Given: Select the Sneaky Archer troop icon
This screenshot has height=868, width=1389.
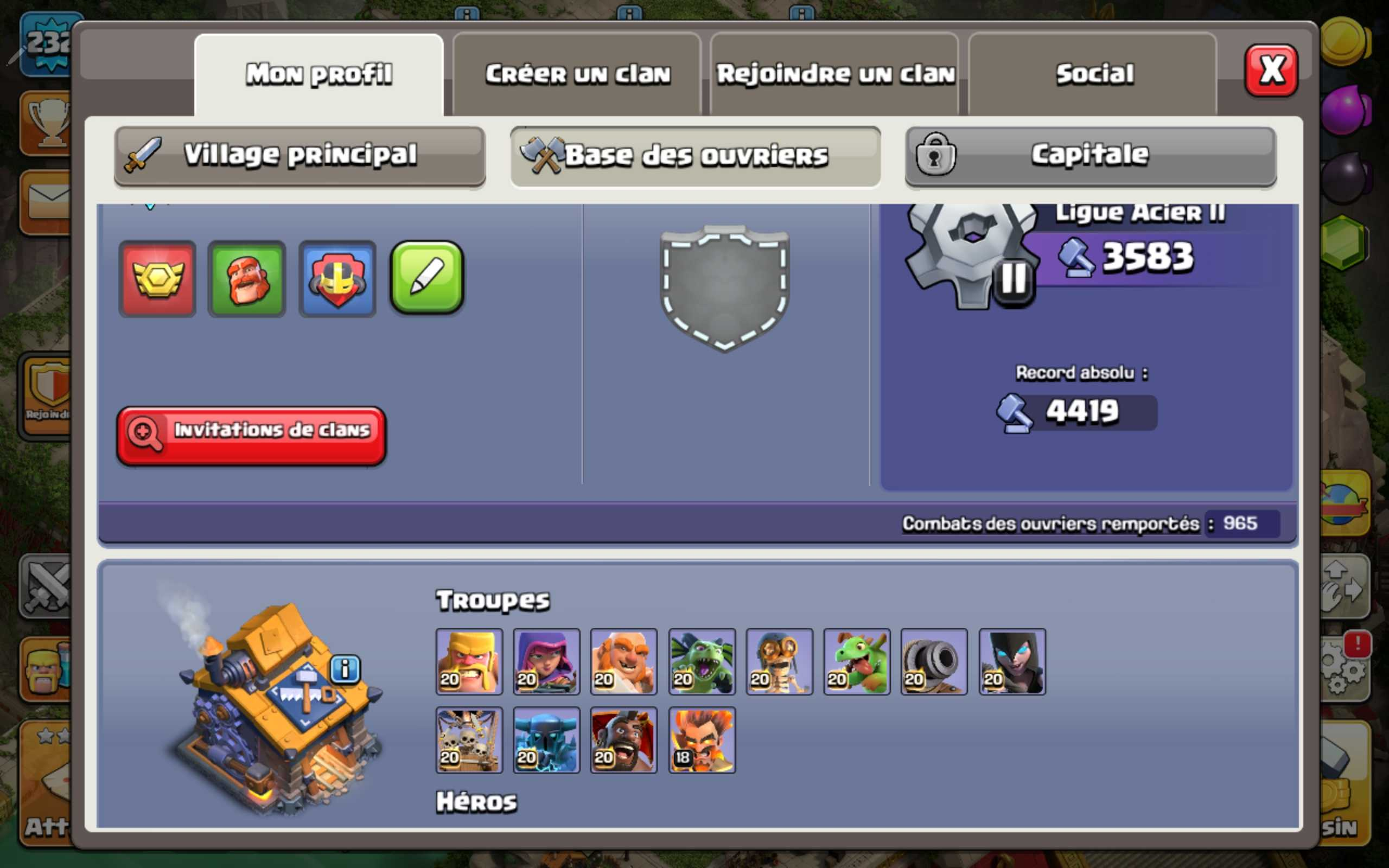Looking at the screenshot, I should 547,663.
